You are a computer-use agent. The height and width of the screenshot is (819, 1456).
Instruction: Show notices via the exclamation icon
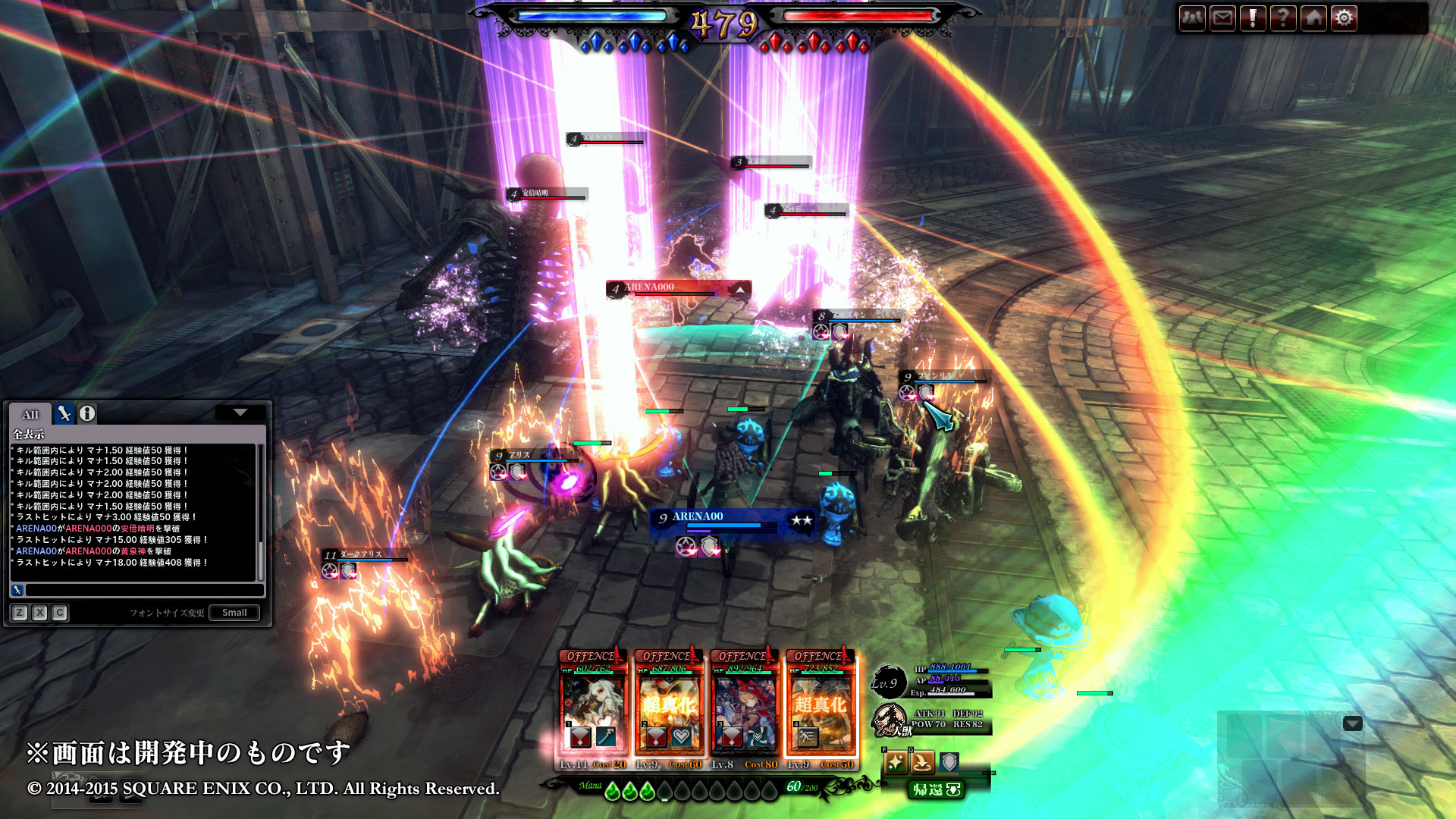point(1253,18)
